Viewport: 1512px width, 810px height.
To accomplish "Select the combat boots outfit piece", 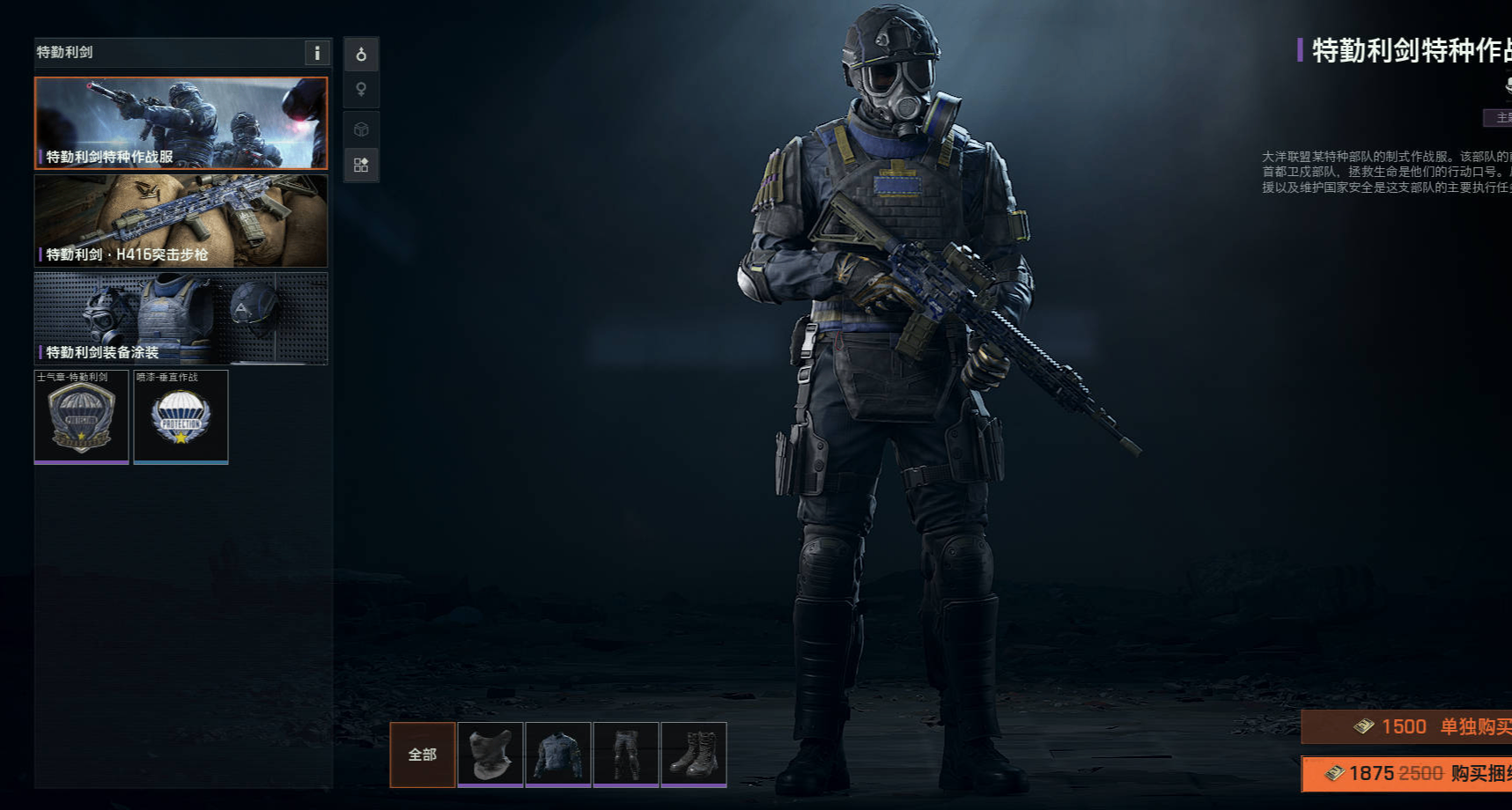I will tap(694, 755).
